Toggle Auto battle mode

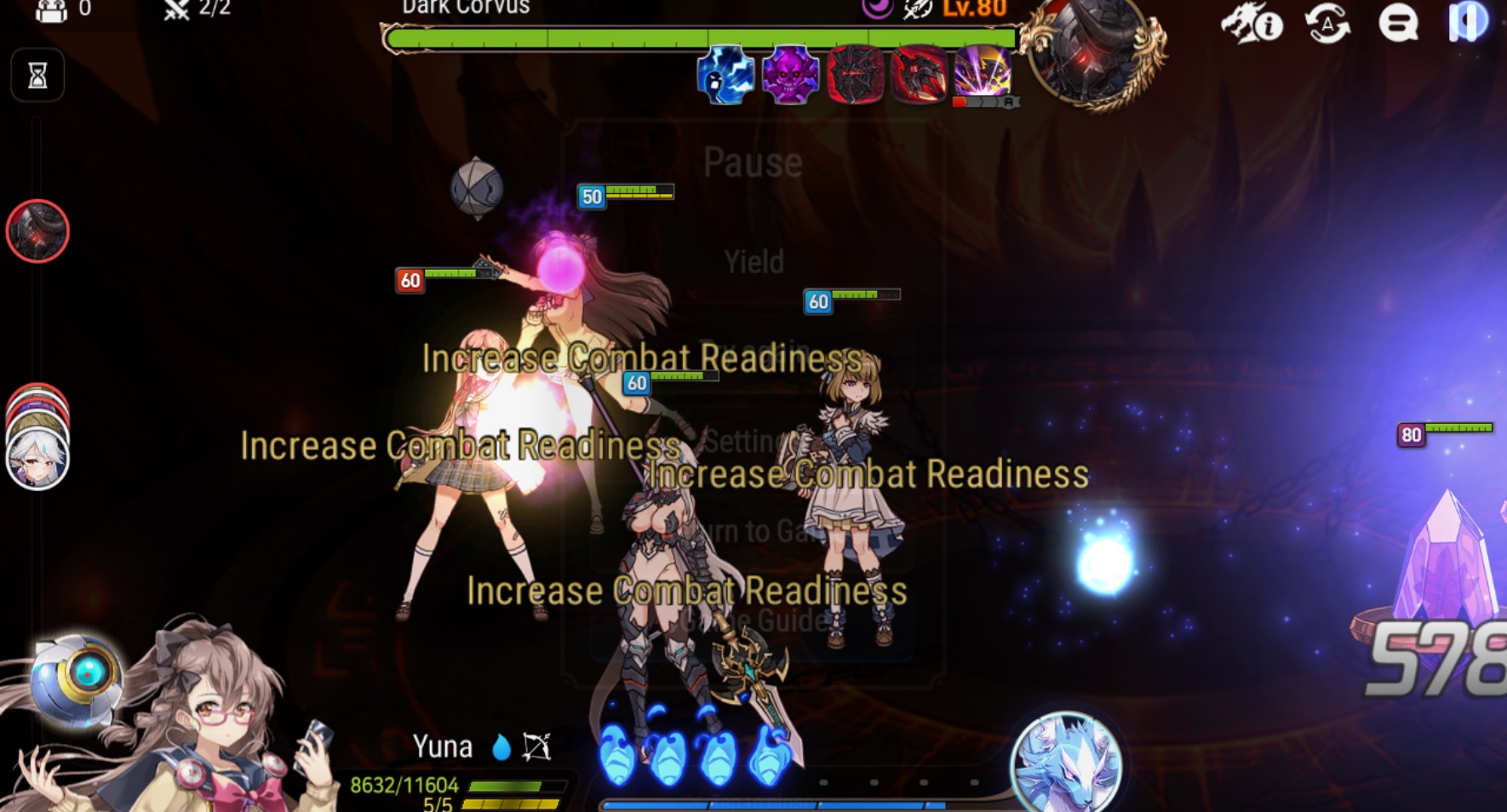click(x=1326, y=26)
